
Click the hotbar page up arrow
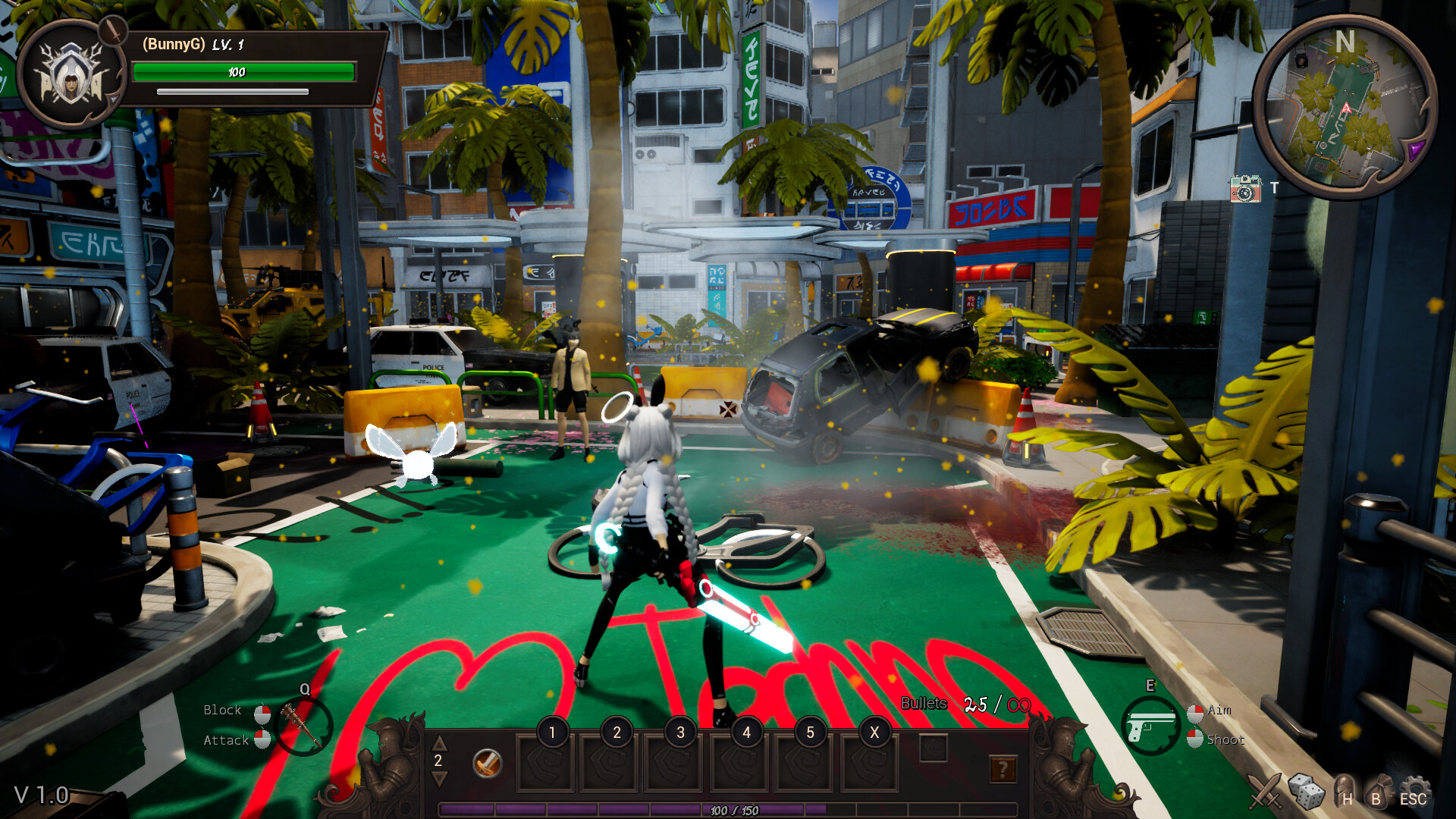(439, 742)
